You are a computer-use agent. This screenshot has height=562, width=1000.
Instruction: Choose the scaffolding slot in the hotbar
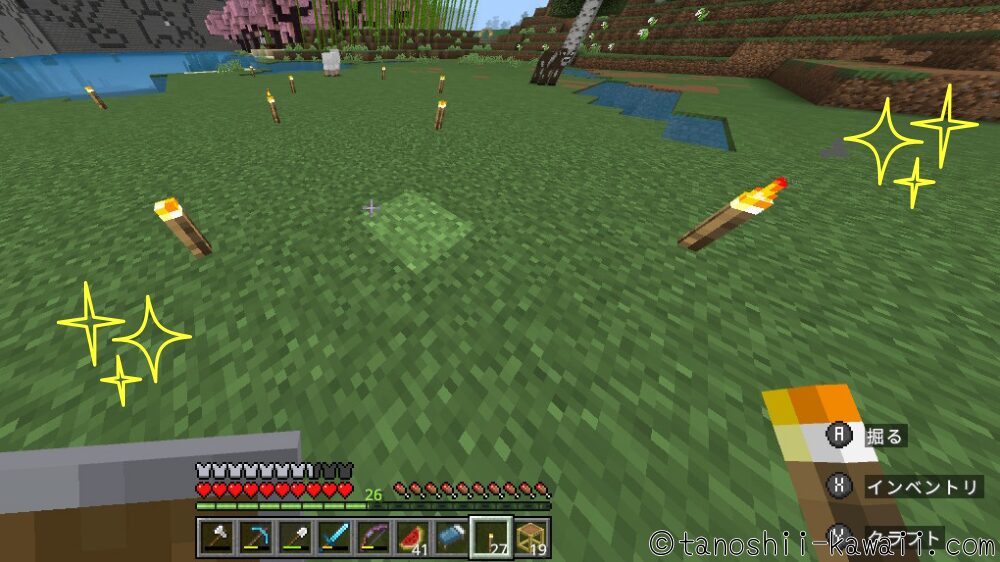point(531,538)
